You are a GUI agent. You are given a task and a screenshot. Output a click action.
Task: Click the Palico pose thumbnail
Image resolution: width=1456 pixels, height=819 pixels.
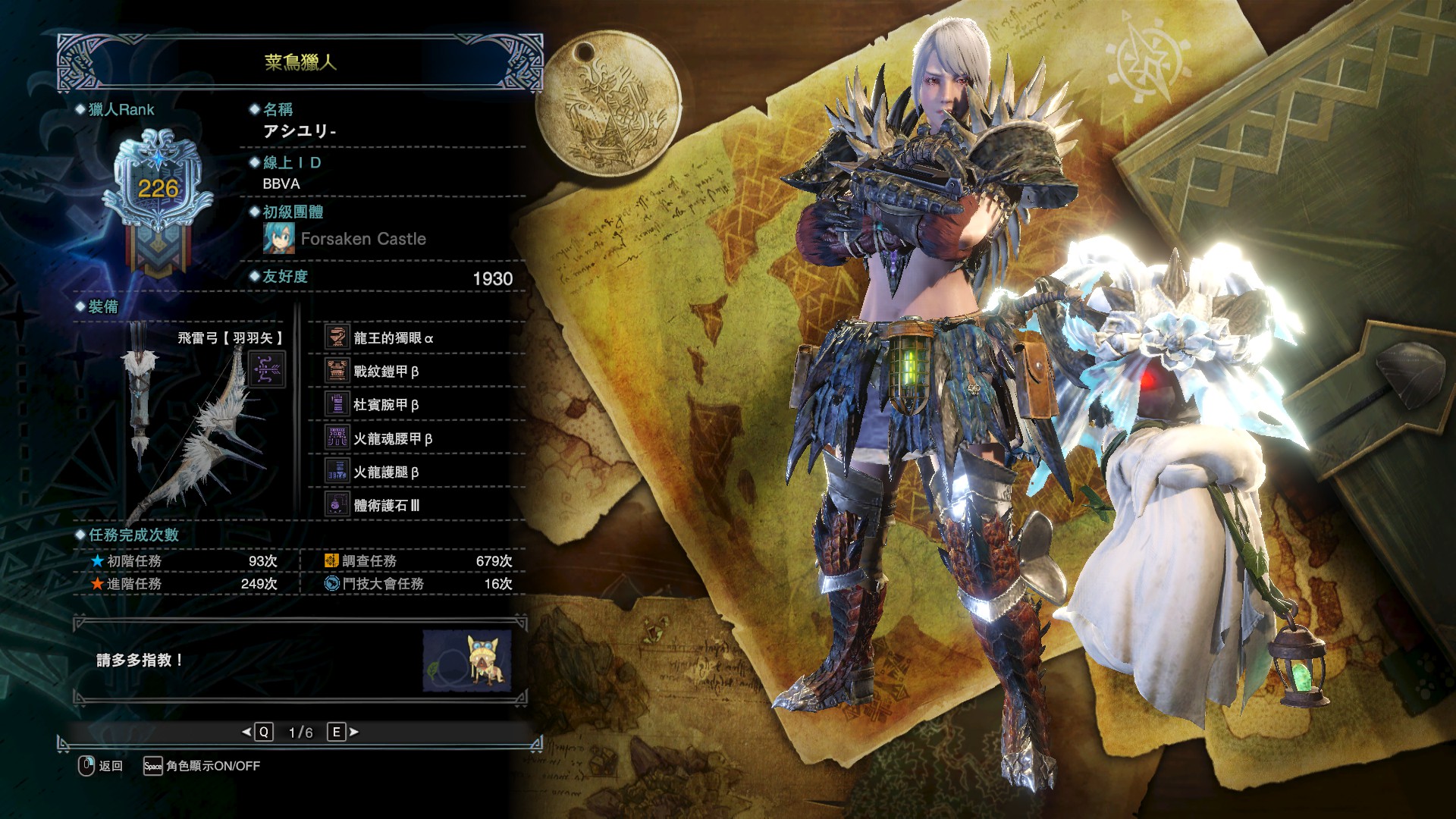pos(467,661)
